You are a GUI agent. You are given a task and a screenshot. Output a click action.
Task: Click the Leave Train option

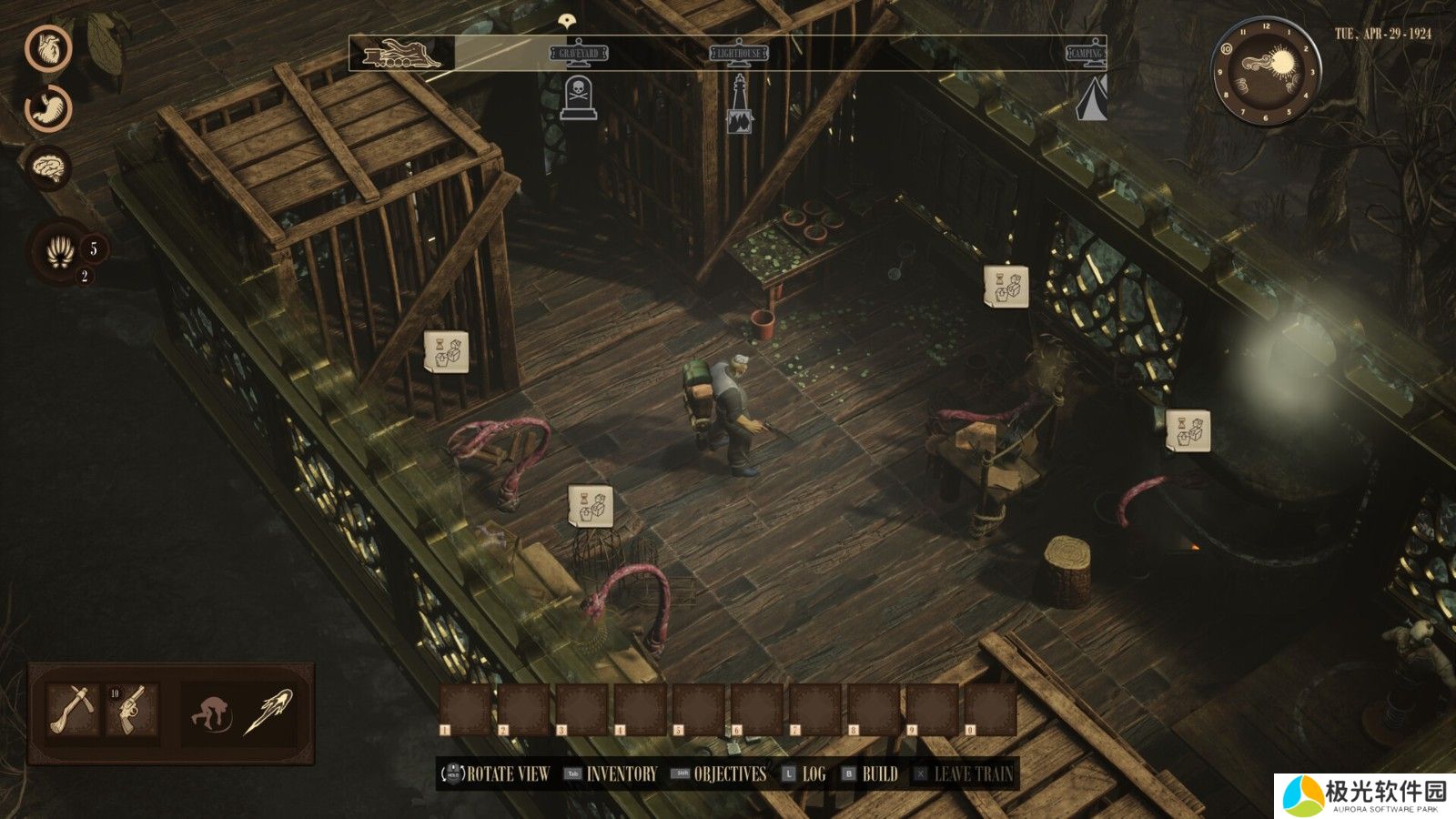(973, 774)
